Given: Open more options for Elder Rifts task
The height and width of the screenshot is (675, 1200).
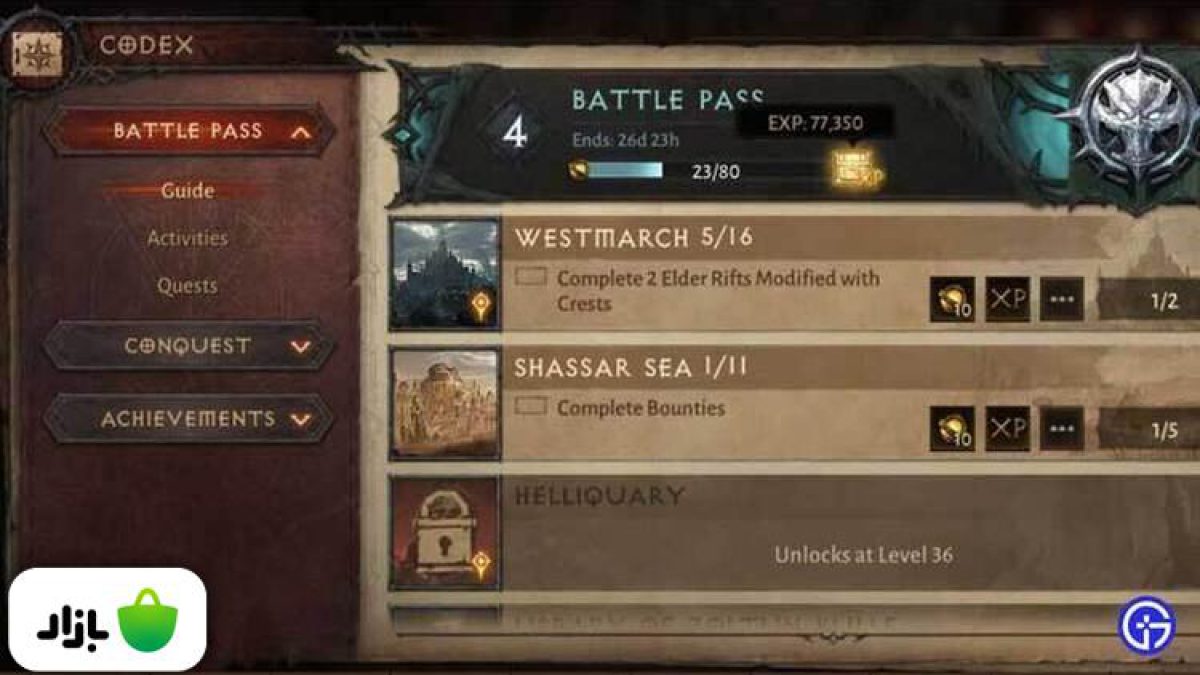Looking at the screenshot, I should 1061,300.
